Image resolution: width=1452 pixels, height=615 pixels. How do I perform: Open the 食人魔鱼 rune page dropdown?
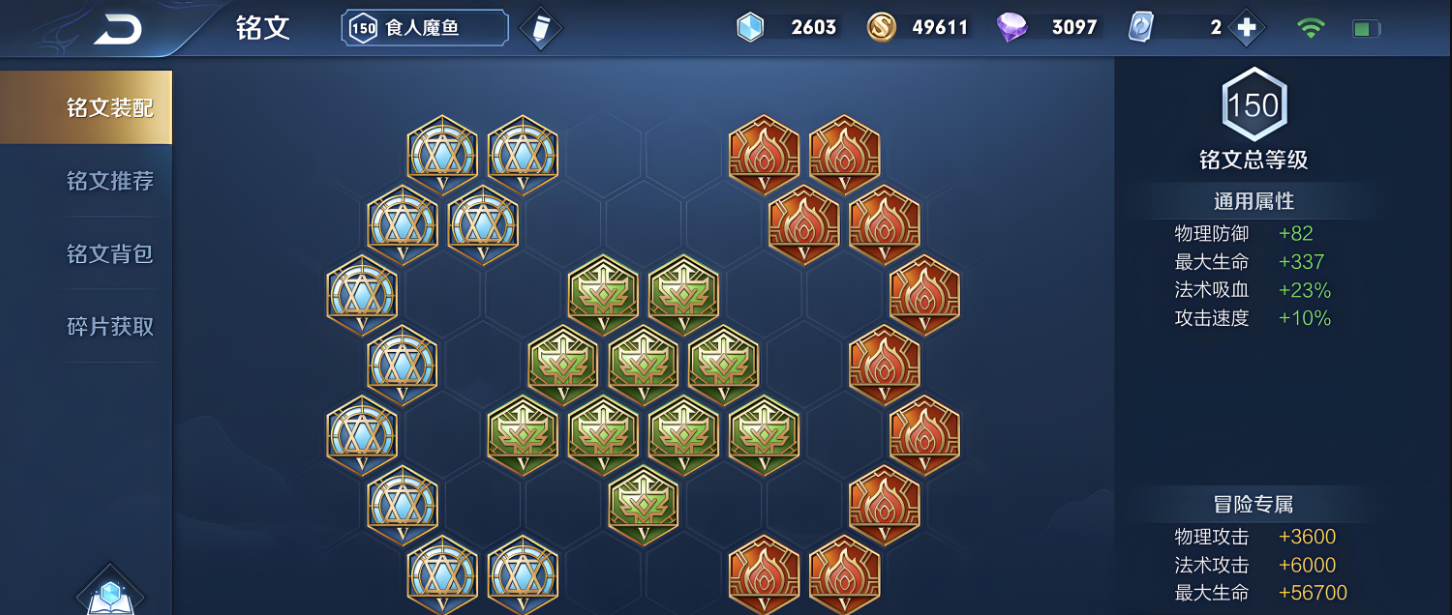point(424,28)
